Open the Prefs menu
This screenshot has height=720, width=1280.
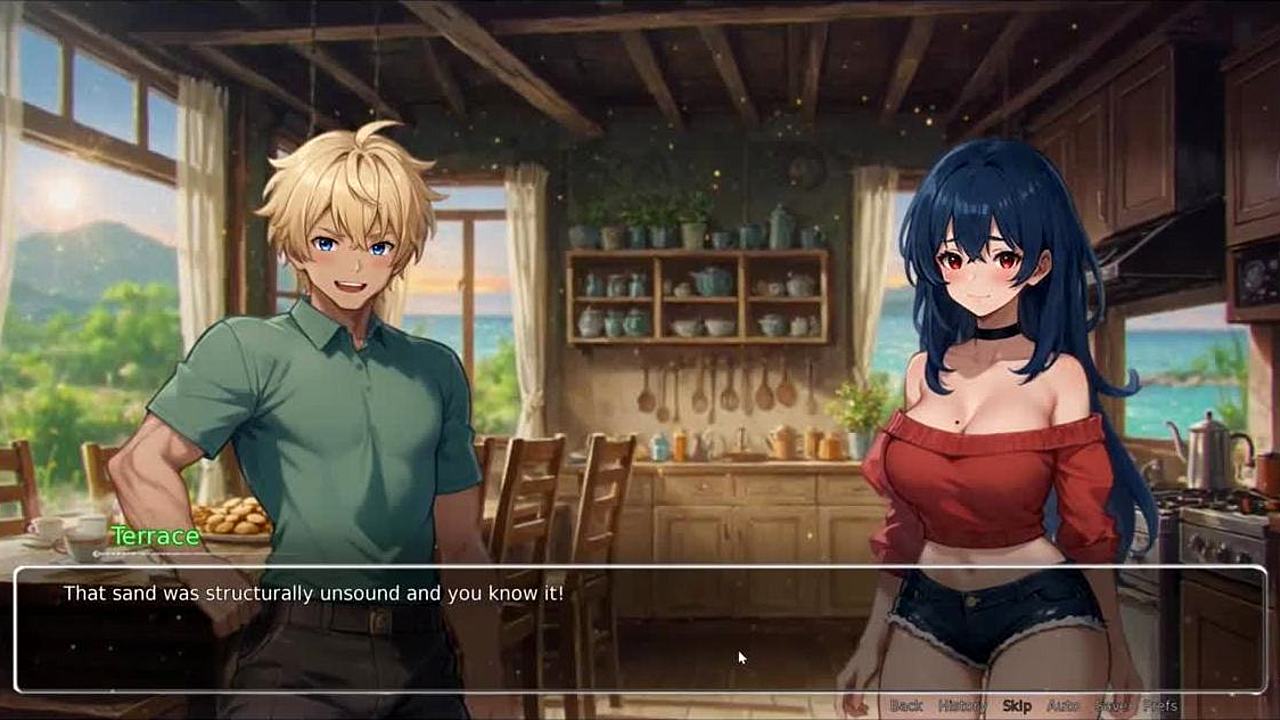coord(1160,706)
